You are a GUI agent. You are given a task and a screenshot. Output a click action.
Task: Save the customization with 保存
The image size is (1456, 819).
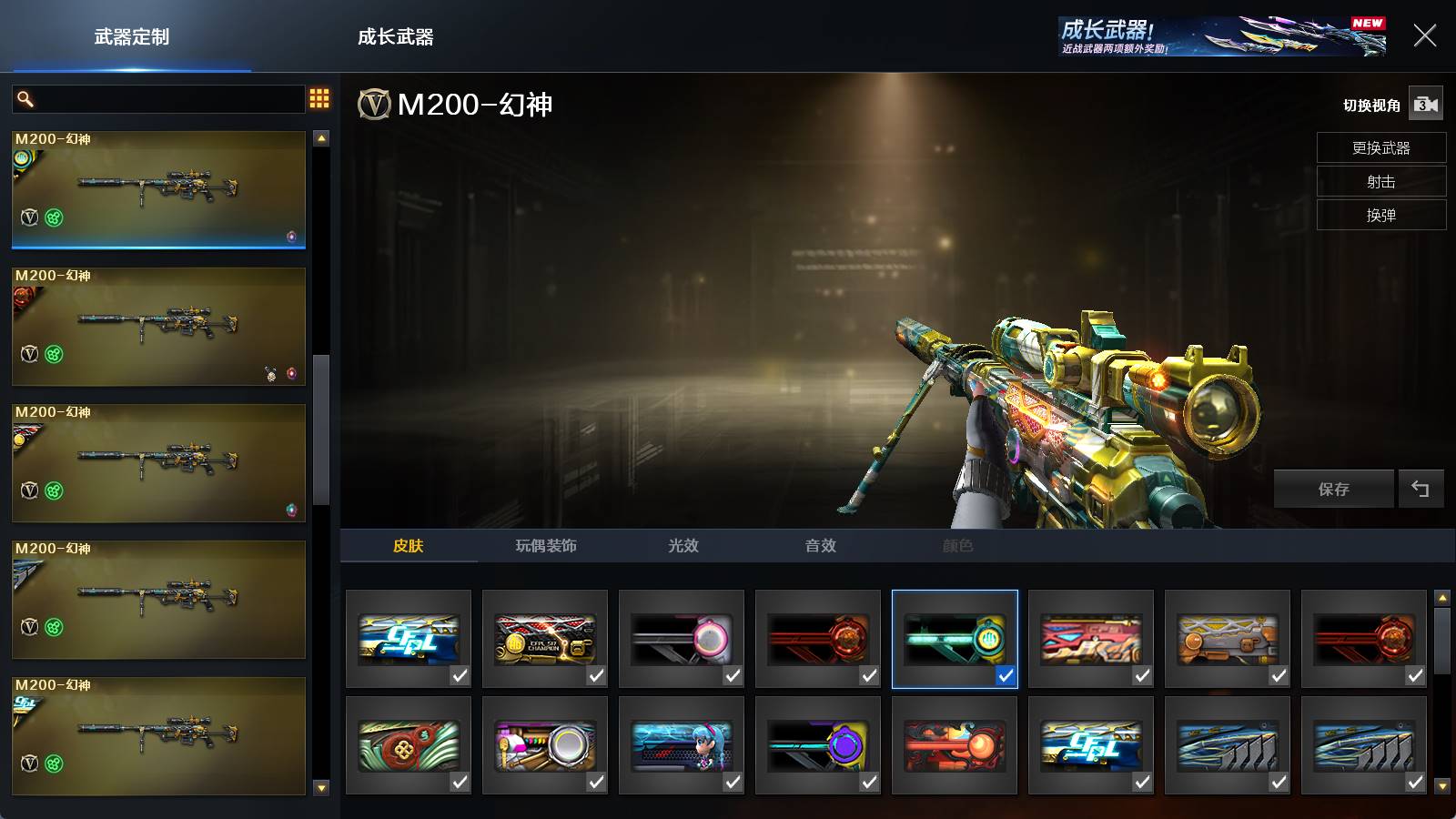(1333, 489)
